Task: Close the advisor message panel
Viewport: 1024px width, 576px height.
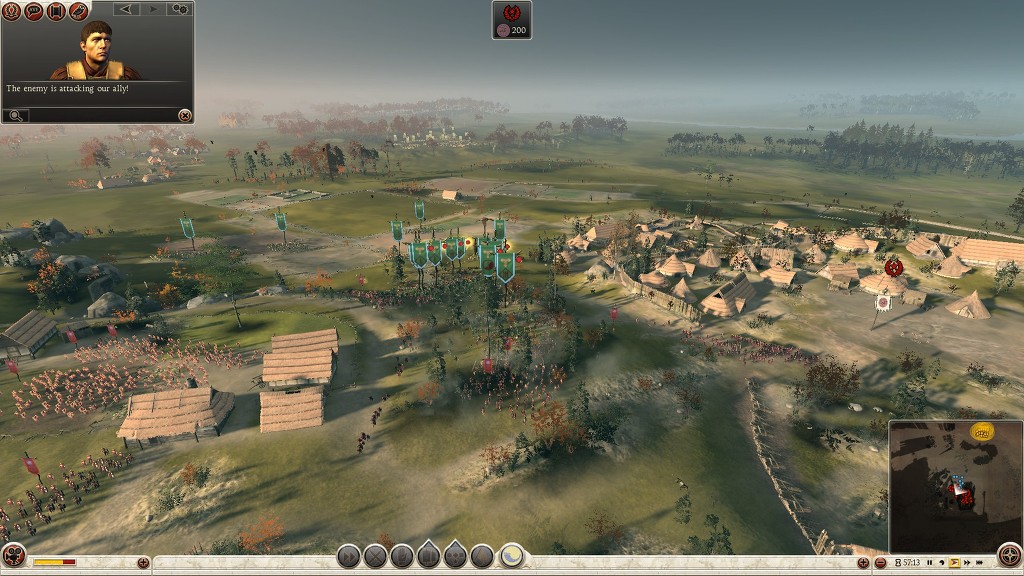Action: tap(184, 115)
